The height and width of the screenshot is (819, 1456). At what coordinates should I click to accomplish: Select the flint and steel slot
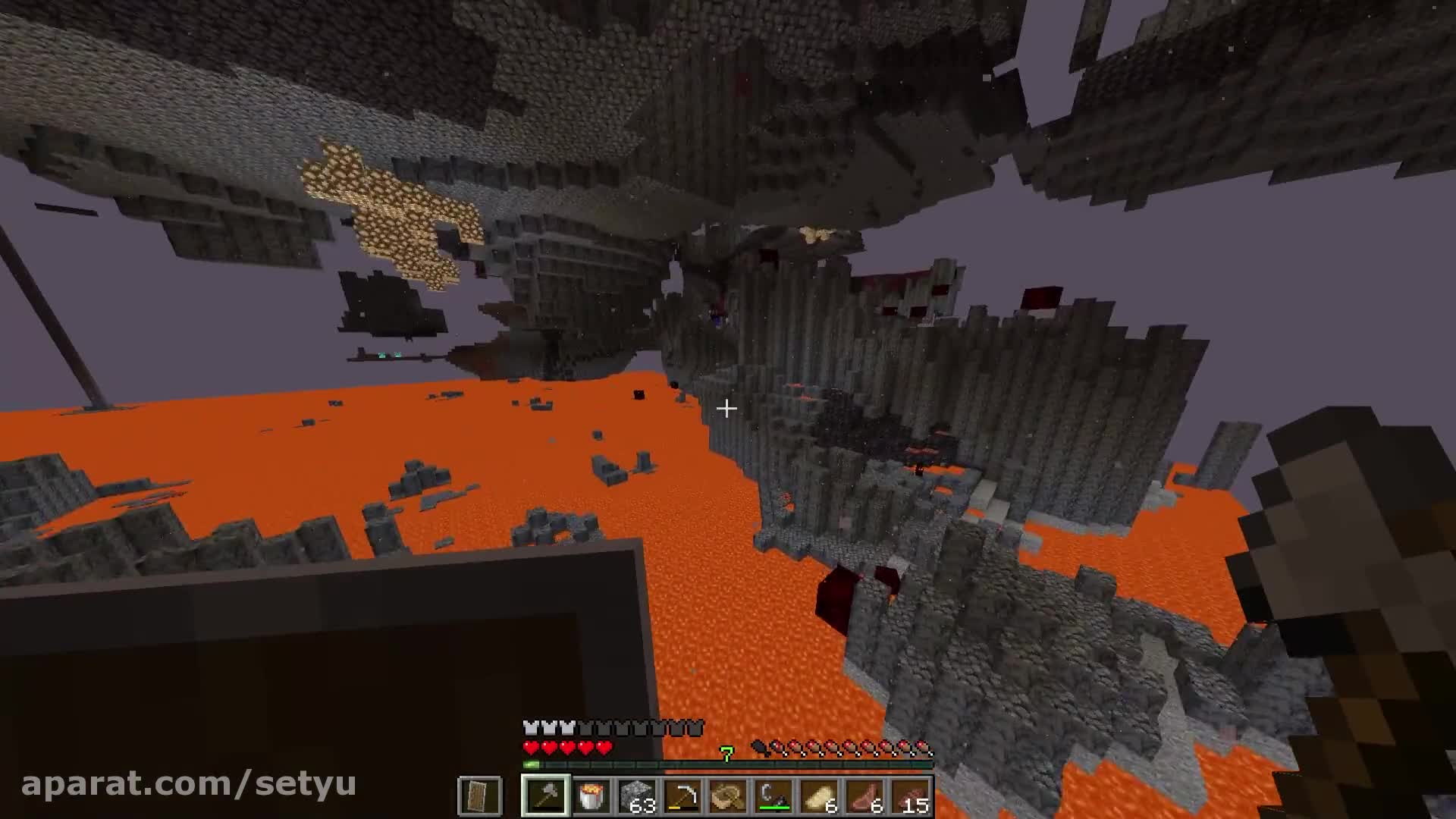tap(773, 795)
